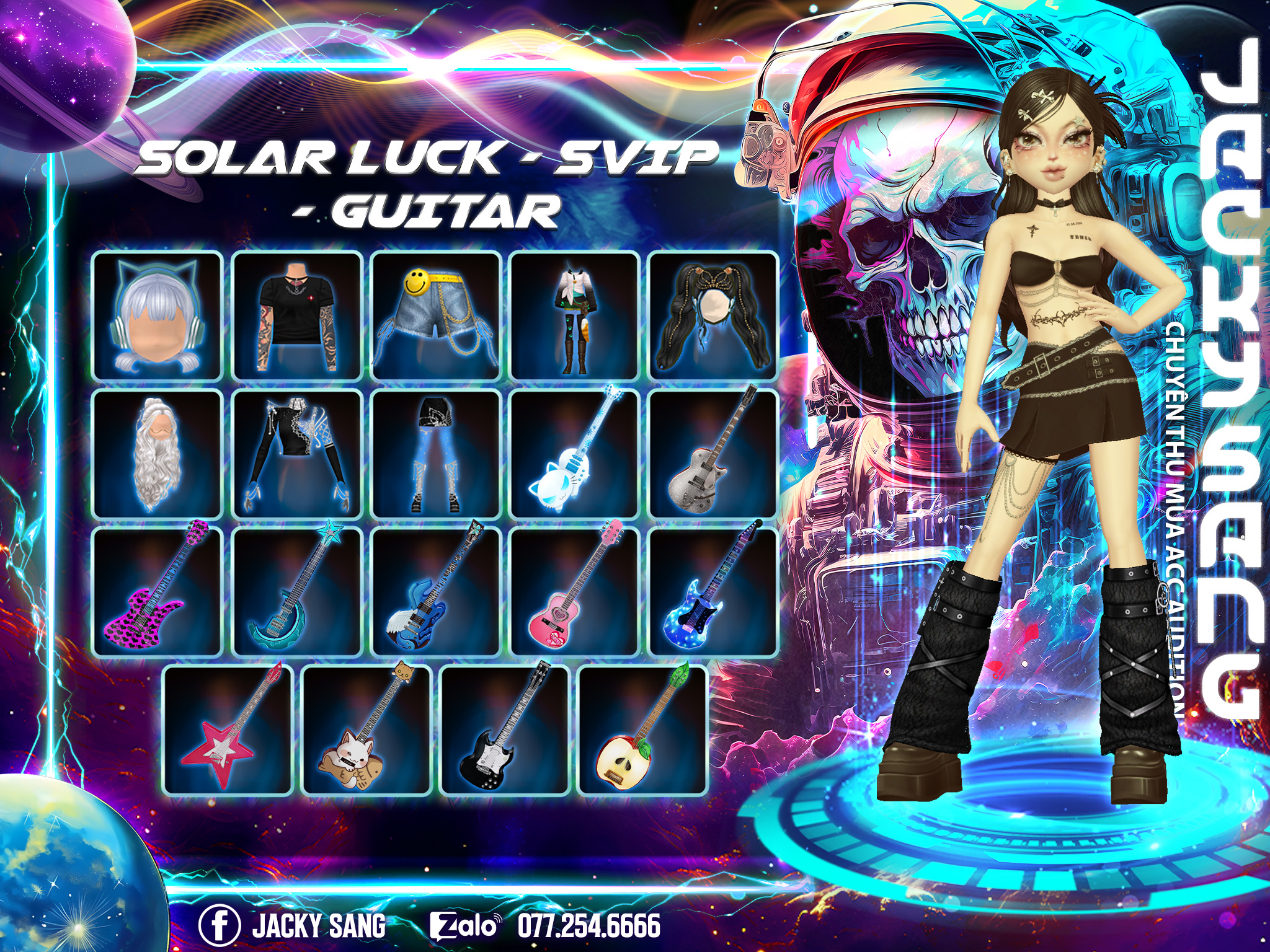This screenshot has width=1270, height=952.
Task: Pick the blue starry galaxy guitar
Action: [x=713, y=592]
